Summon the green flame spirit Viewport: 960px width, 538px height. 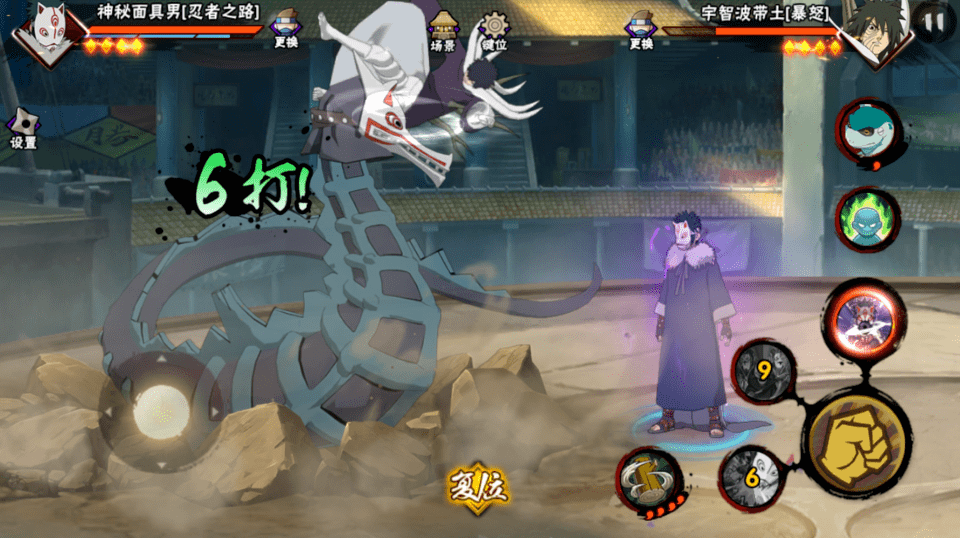[x=867, y=218]
